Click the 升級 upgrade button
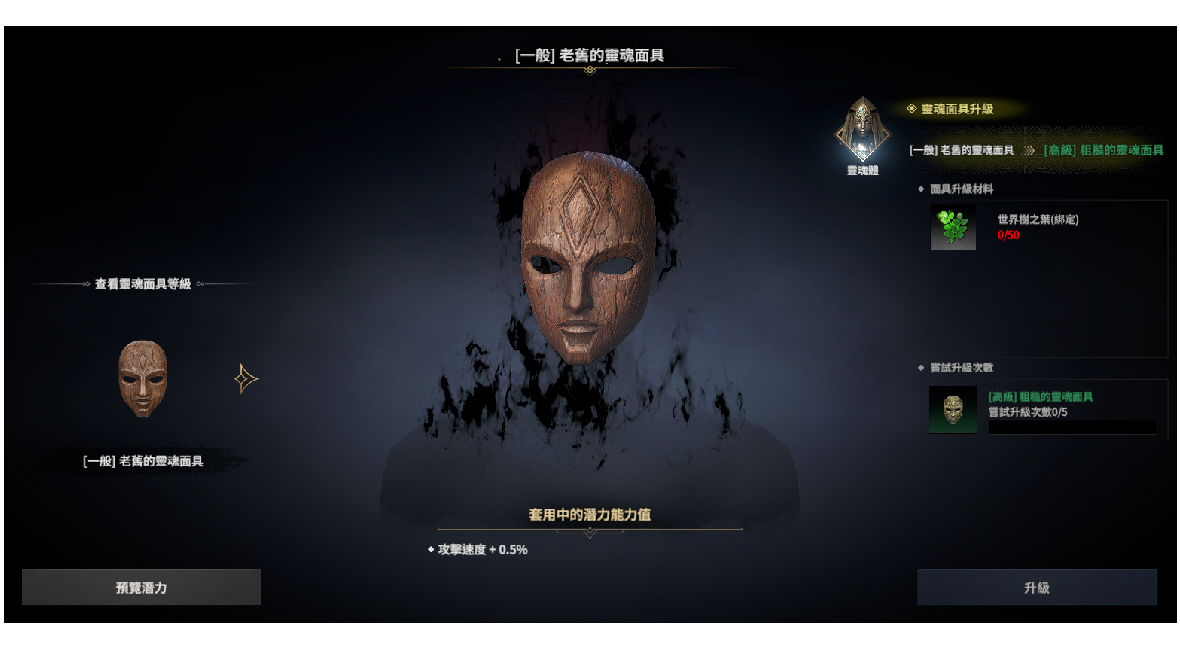The image size is (1180, 650). click(x=1036, y=588)
